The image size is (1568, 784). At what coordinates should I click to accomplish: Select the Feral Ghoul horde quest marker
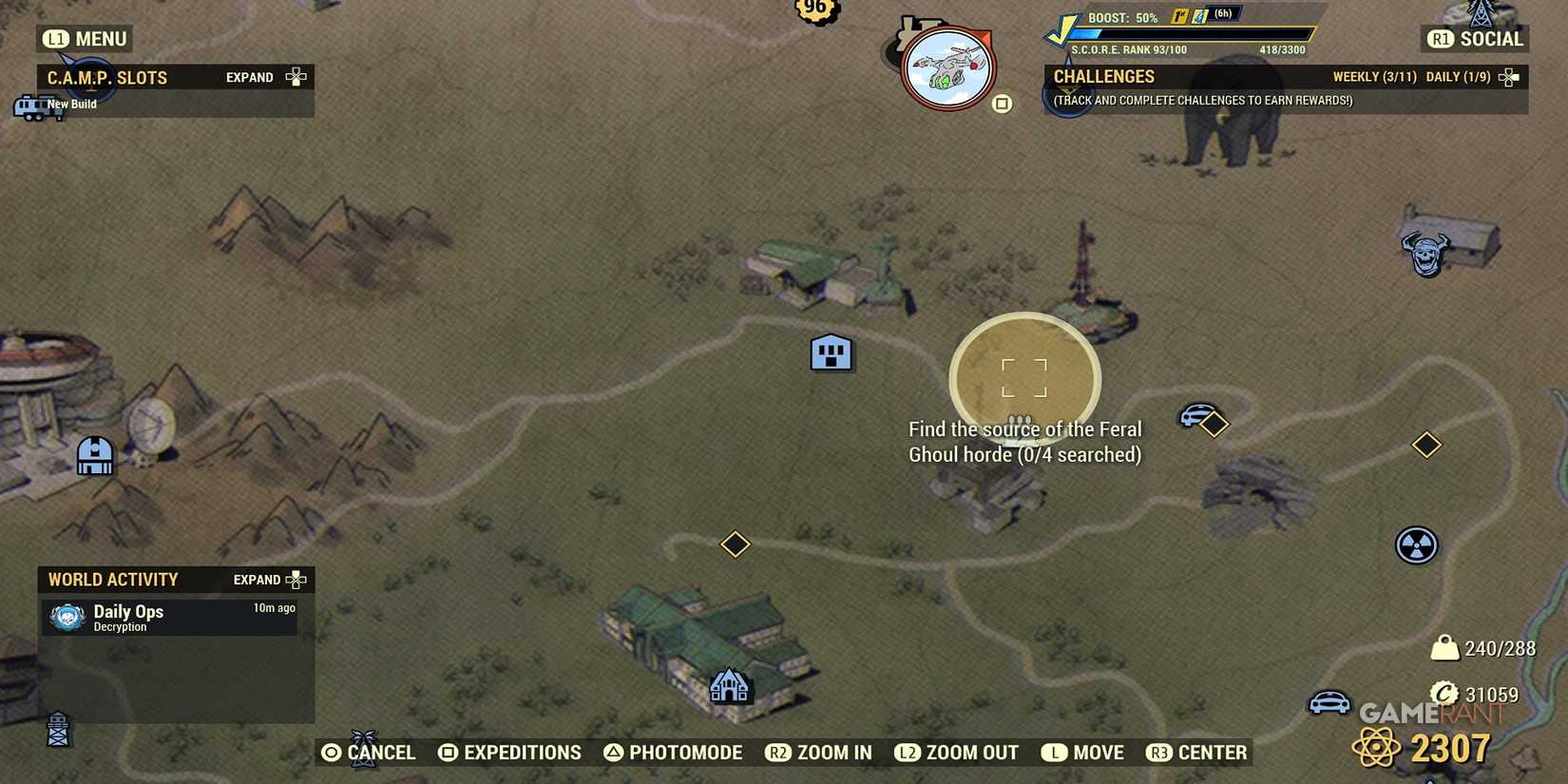[1023, 378]
